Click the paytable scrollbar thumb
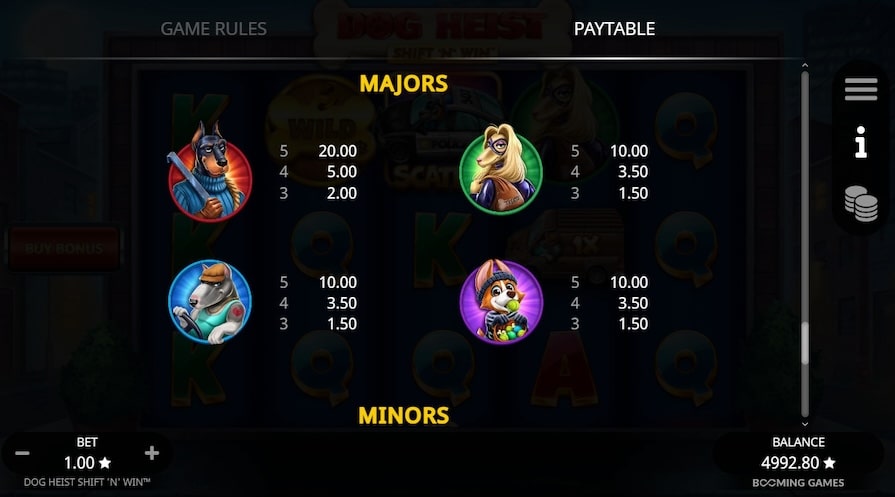The image size is (895, 497). pyautogui.click(x=803, y=345)
